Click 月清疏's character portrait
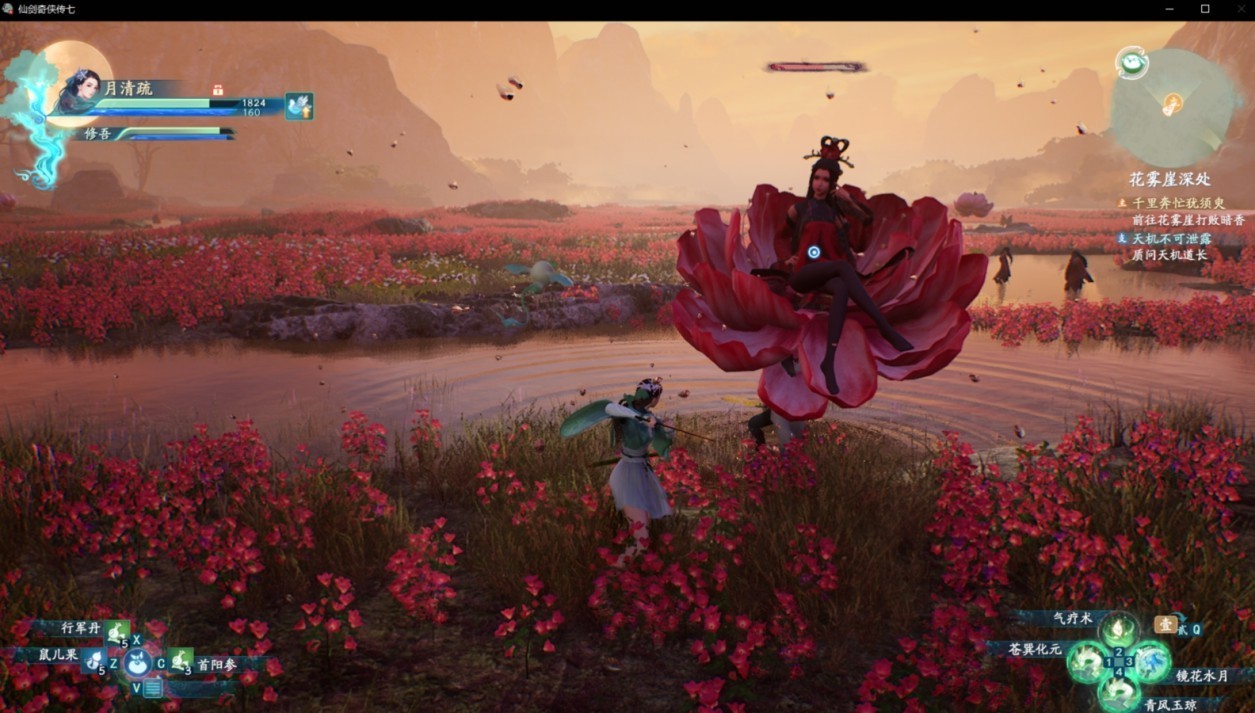 (78, 93)
